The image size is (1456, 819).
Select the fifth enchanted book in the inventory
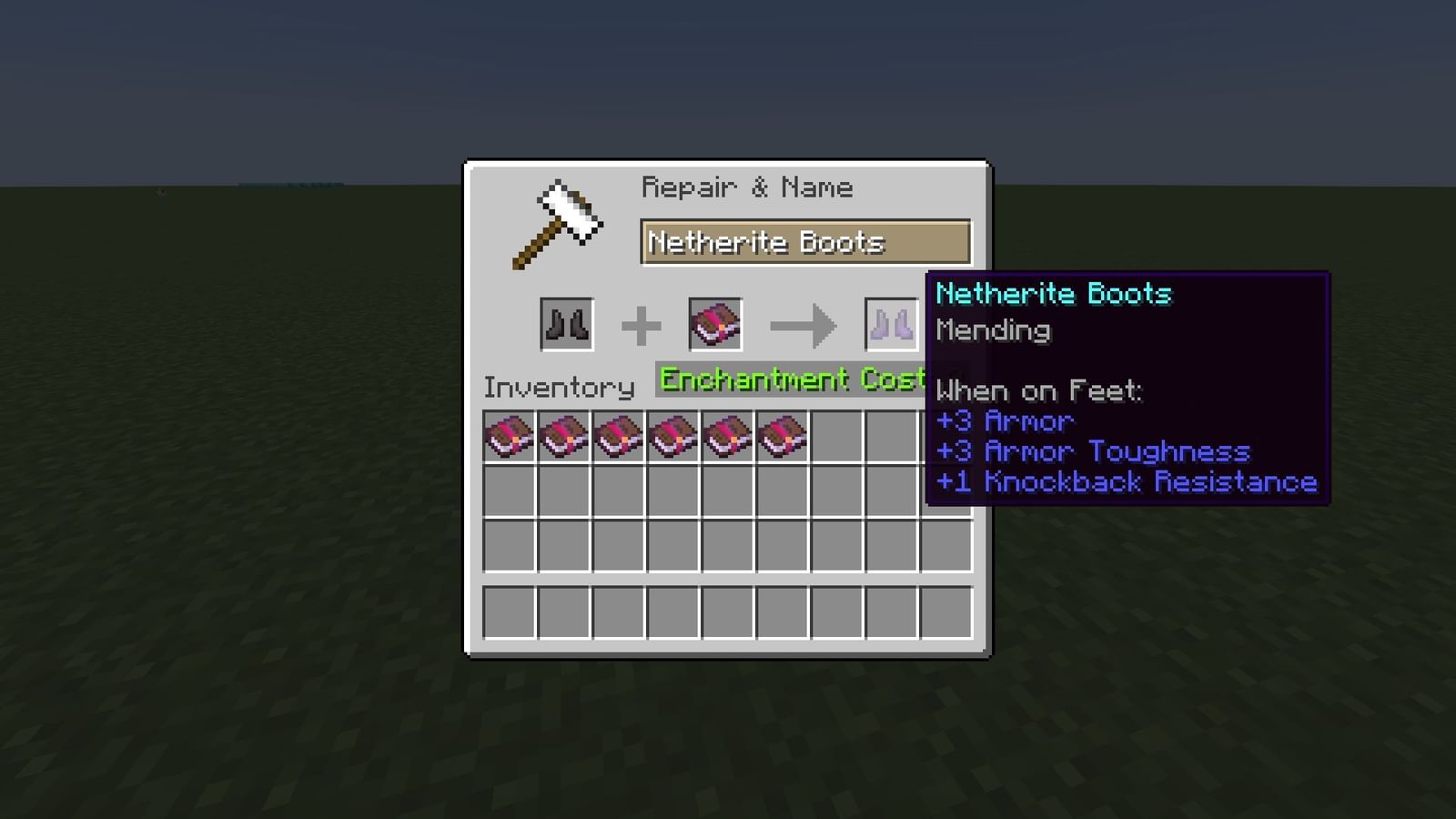pos(726,435)
